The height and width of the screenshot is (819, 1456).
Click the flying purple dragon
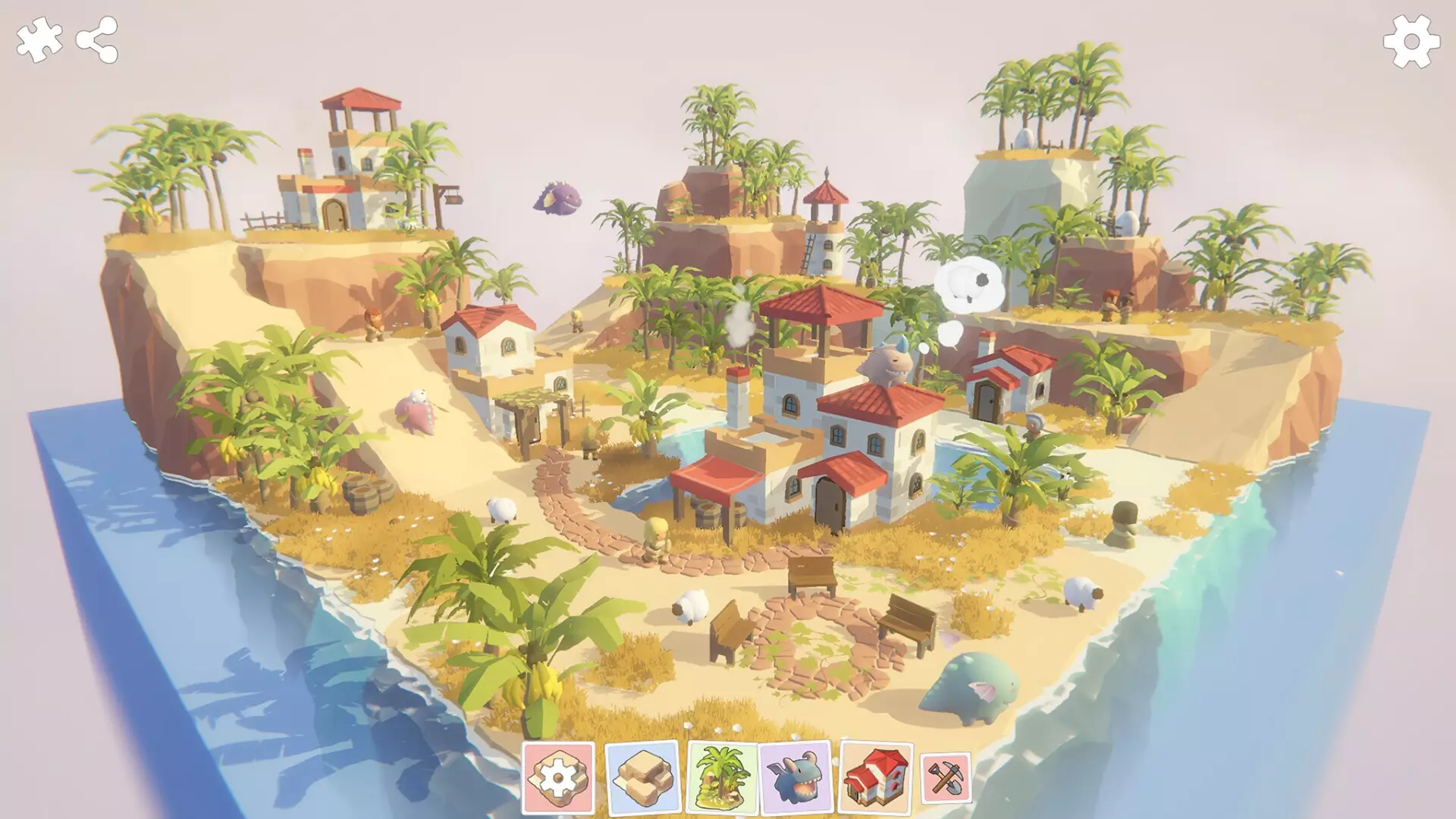[x=559, y=199]
